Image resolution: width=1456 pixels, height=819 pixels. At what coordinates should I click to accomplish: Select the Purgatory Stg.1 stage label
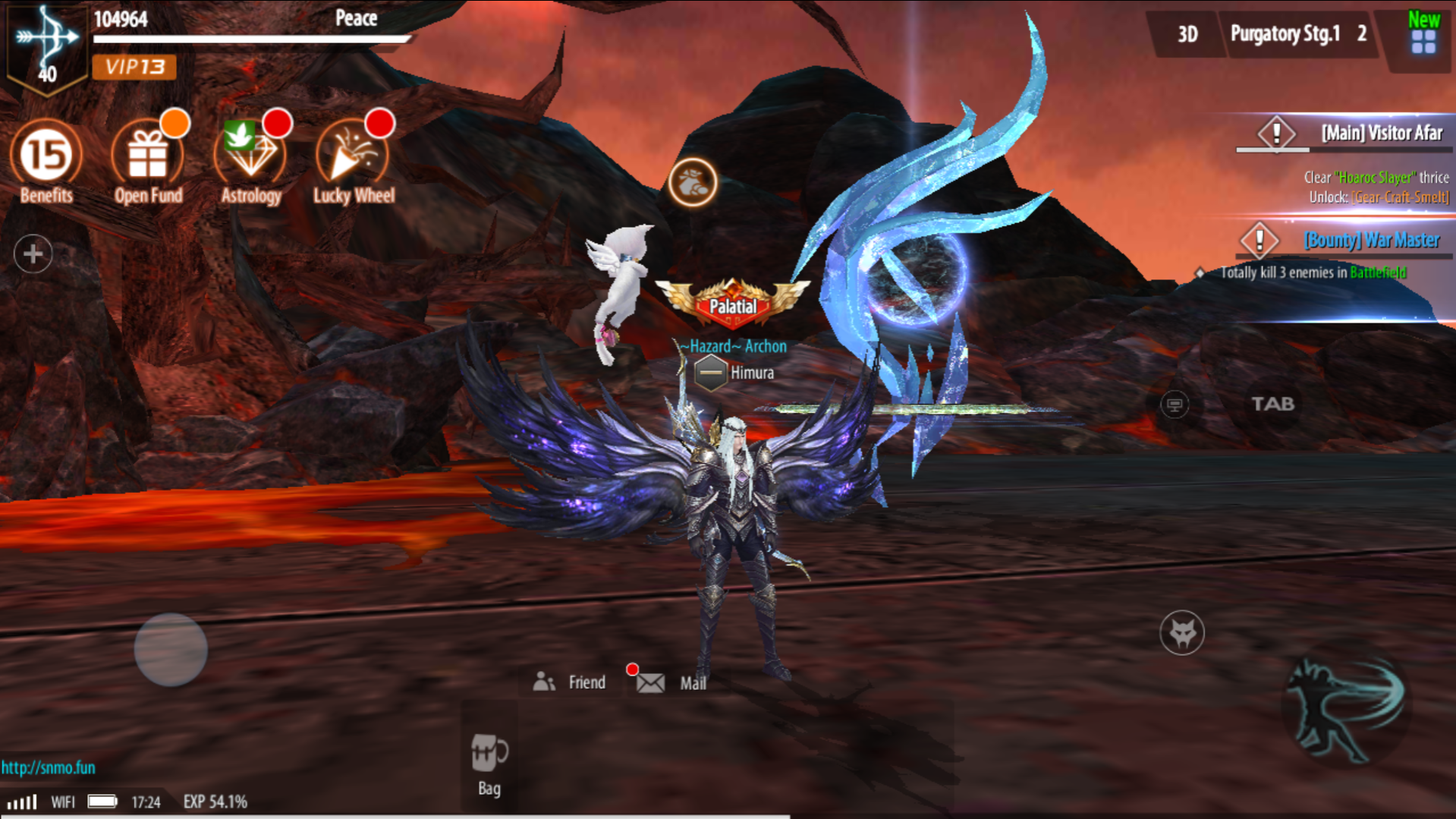1287,33
